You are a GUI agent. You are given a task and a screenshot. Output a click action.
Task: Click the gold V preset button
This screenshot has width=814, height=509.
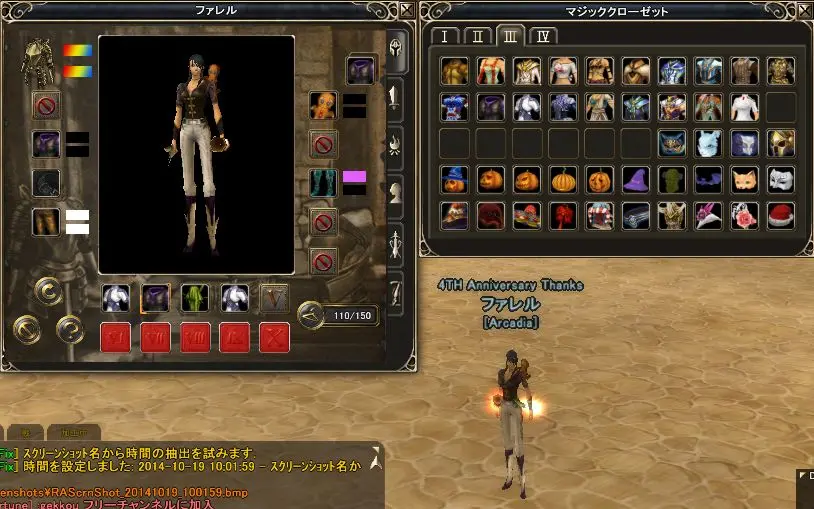(x=274, y=297)
